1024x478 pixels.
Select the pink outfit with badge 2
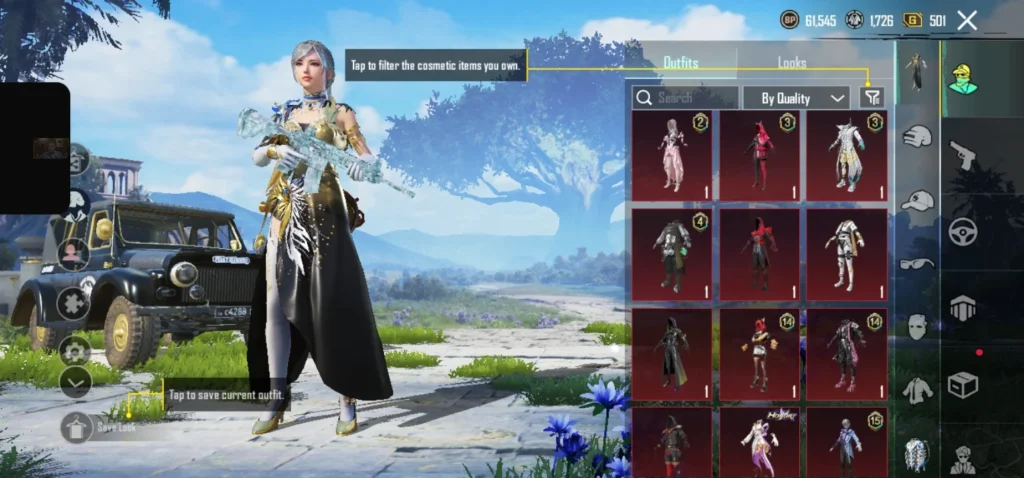671,155
